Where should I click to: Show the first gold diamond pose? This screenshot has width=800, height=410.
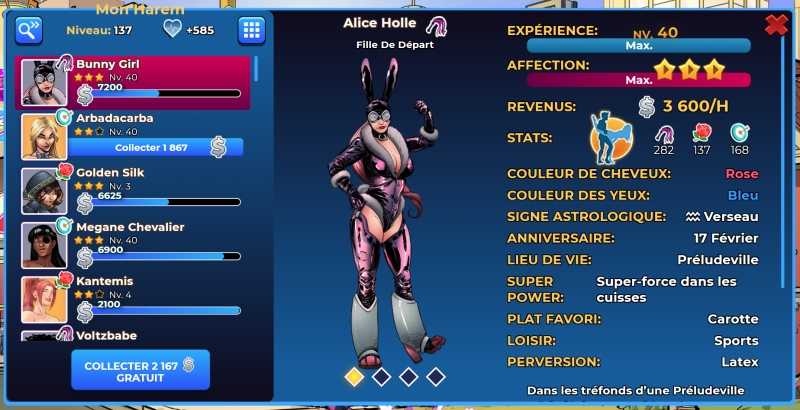(354, 376)
